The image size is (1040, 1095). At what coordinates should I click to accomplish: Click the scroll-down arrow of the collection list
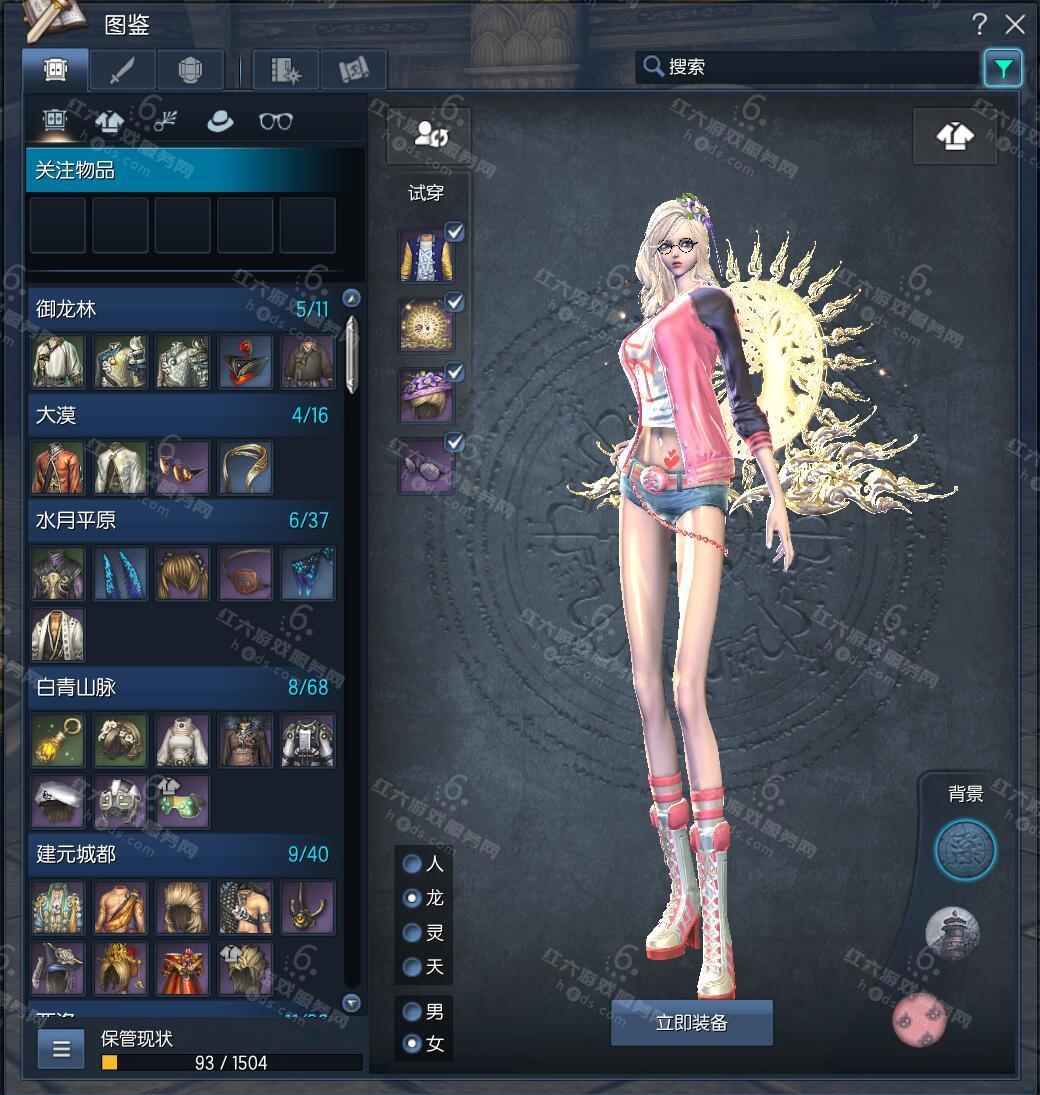click(x=351, y=1002)
